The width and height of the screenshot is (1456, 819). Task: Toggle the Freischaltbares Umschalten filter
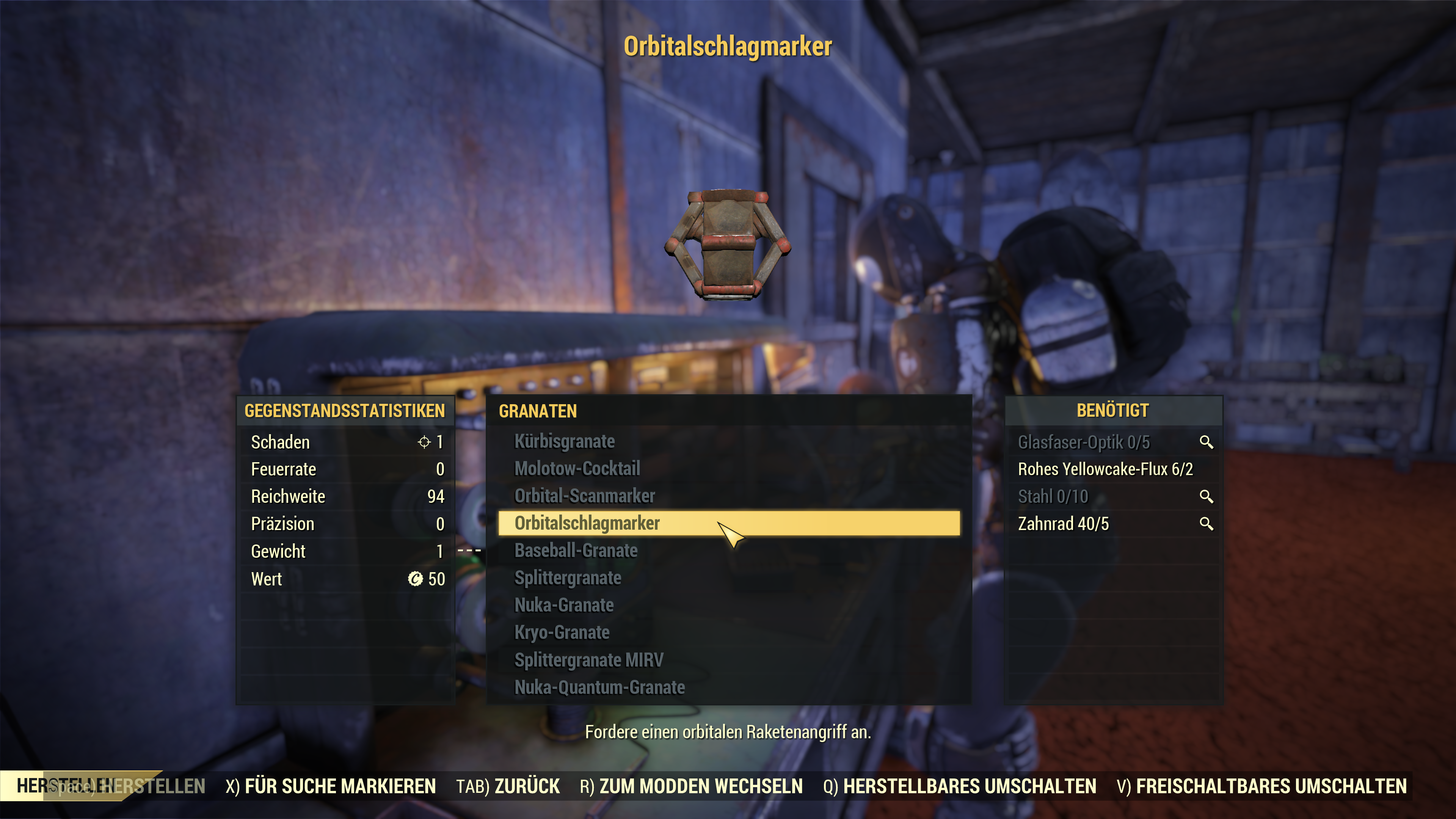1261,786
